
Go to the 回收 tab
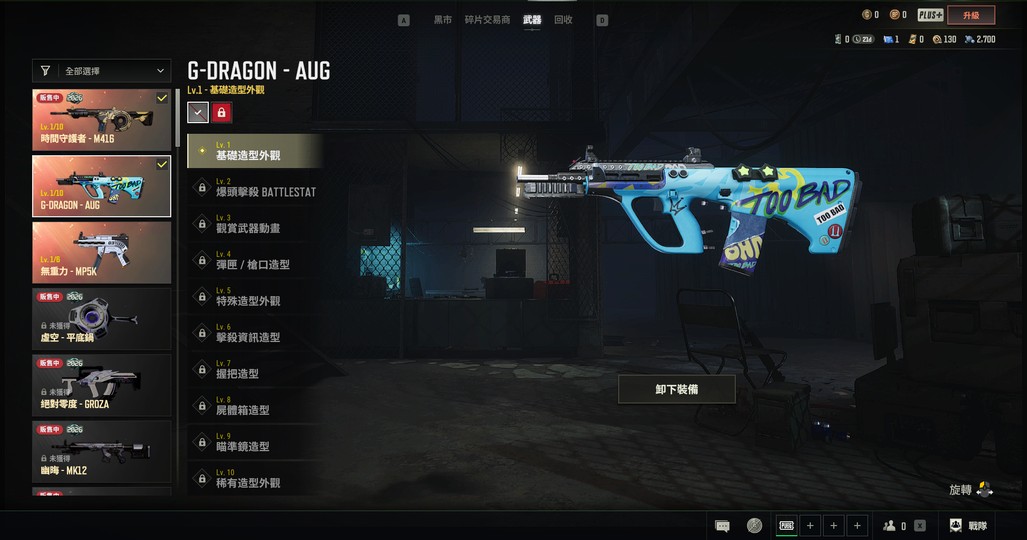563,20
